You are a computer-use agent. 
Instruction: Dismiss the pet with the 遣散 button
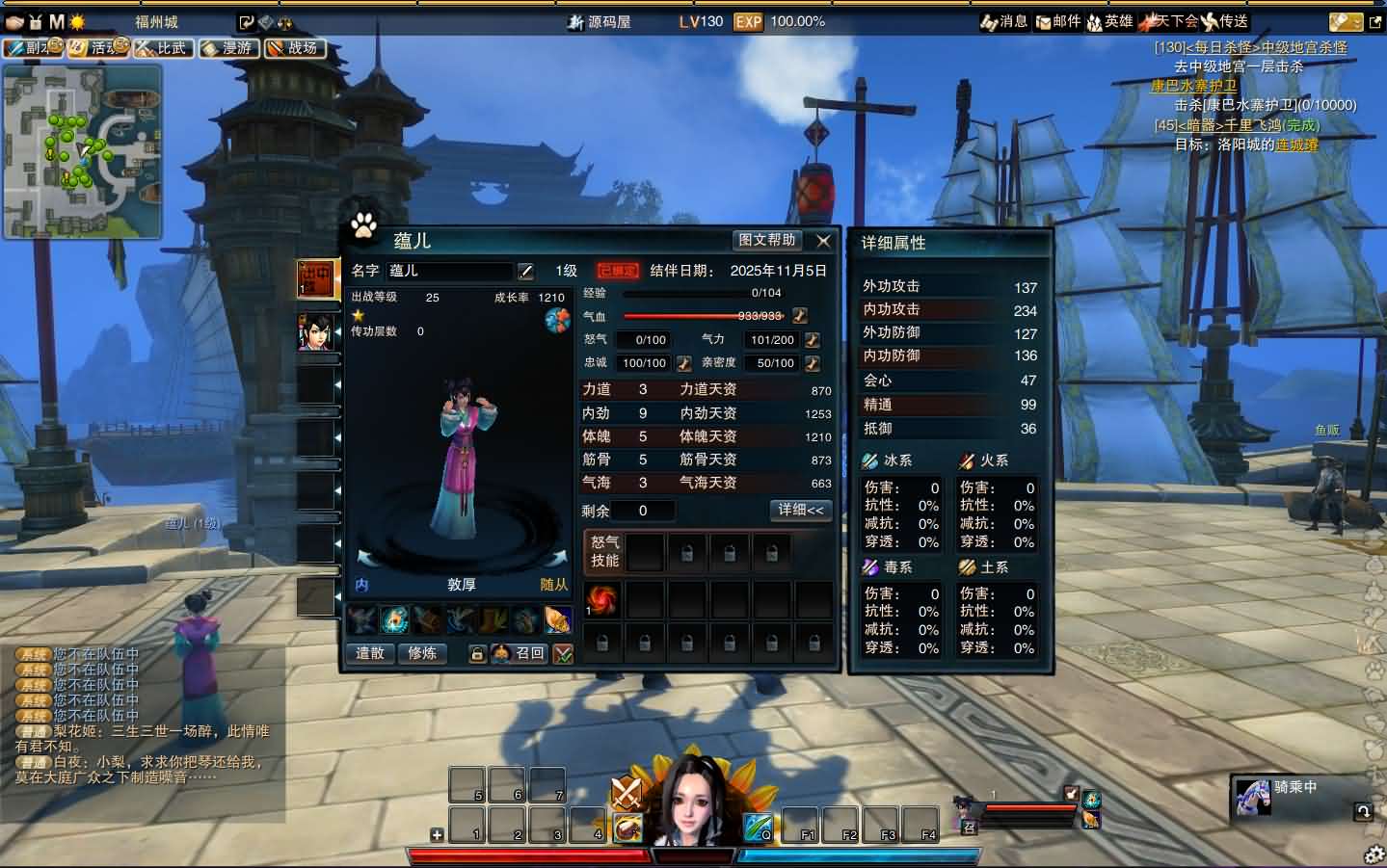tap(370, 653)
